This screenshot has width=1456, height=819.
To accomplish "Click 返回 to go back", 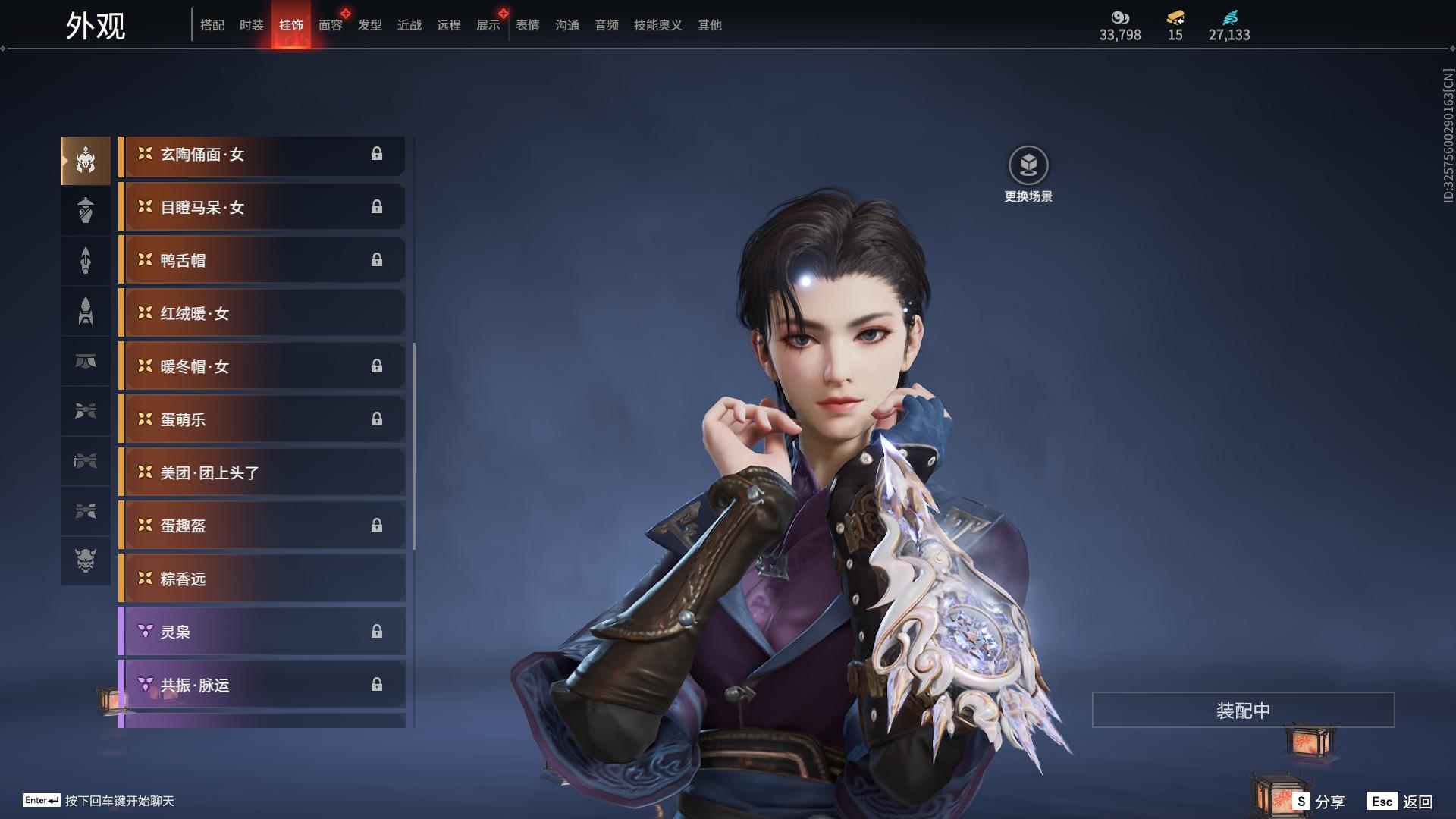I will [x=1400, y=801].
